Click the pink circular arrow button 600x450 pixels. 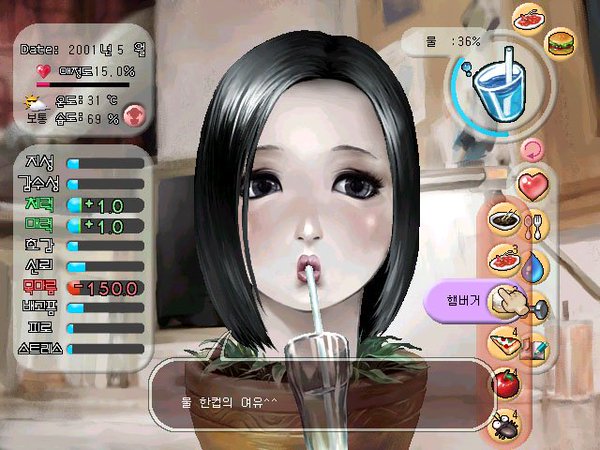pos(531,150)
